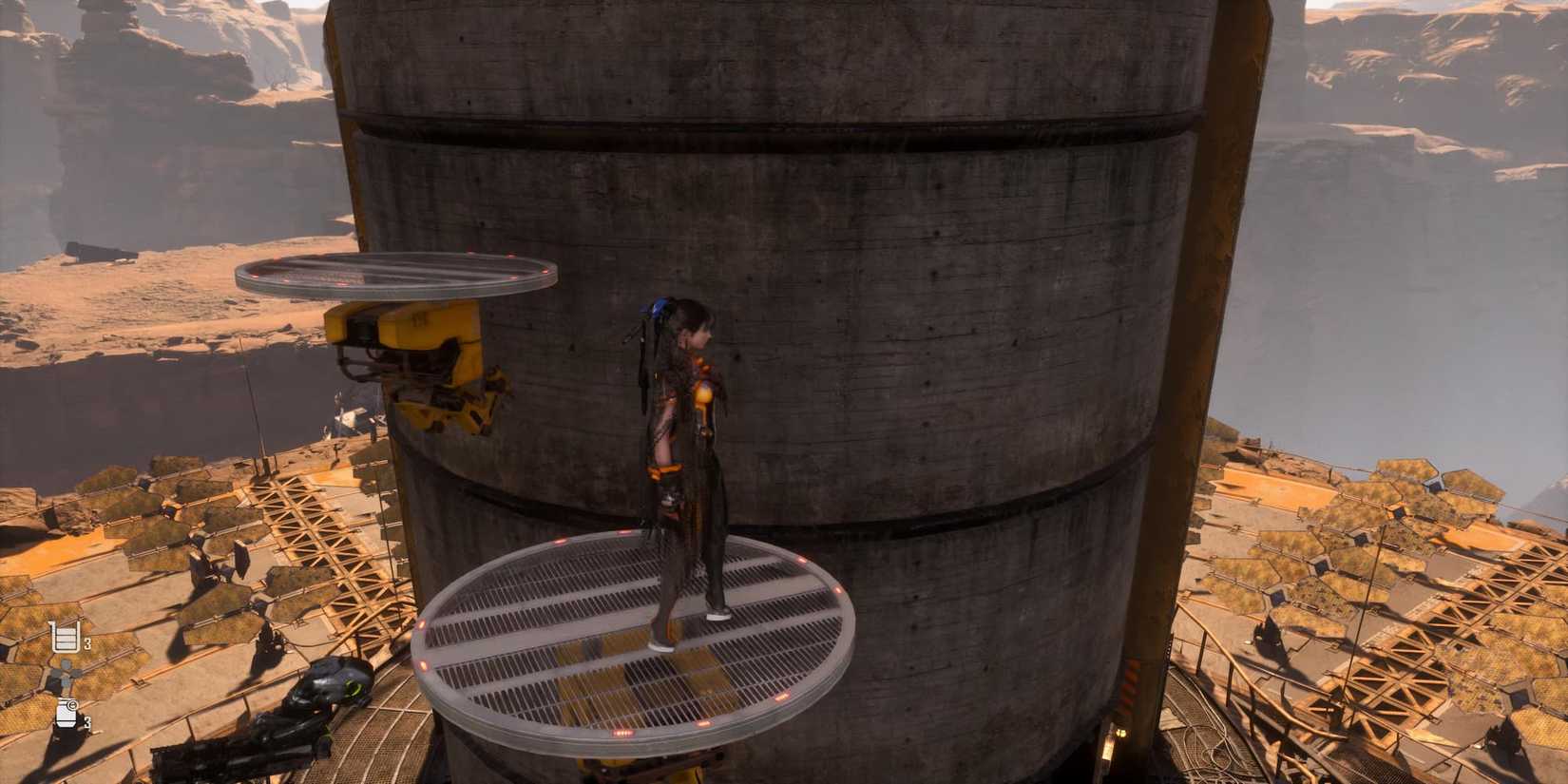Click the grenade count number 3

87,721
